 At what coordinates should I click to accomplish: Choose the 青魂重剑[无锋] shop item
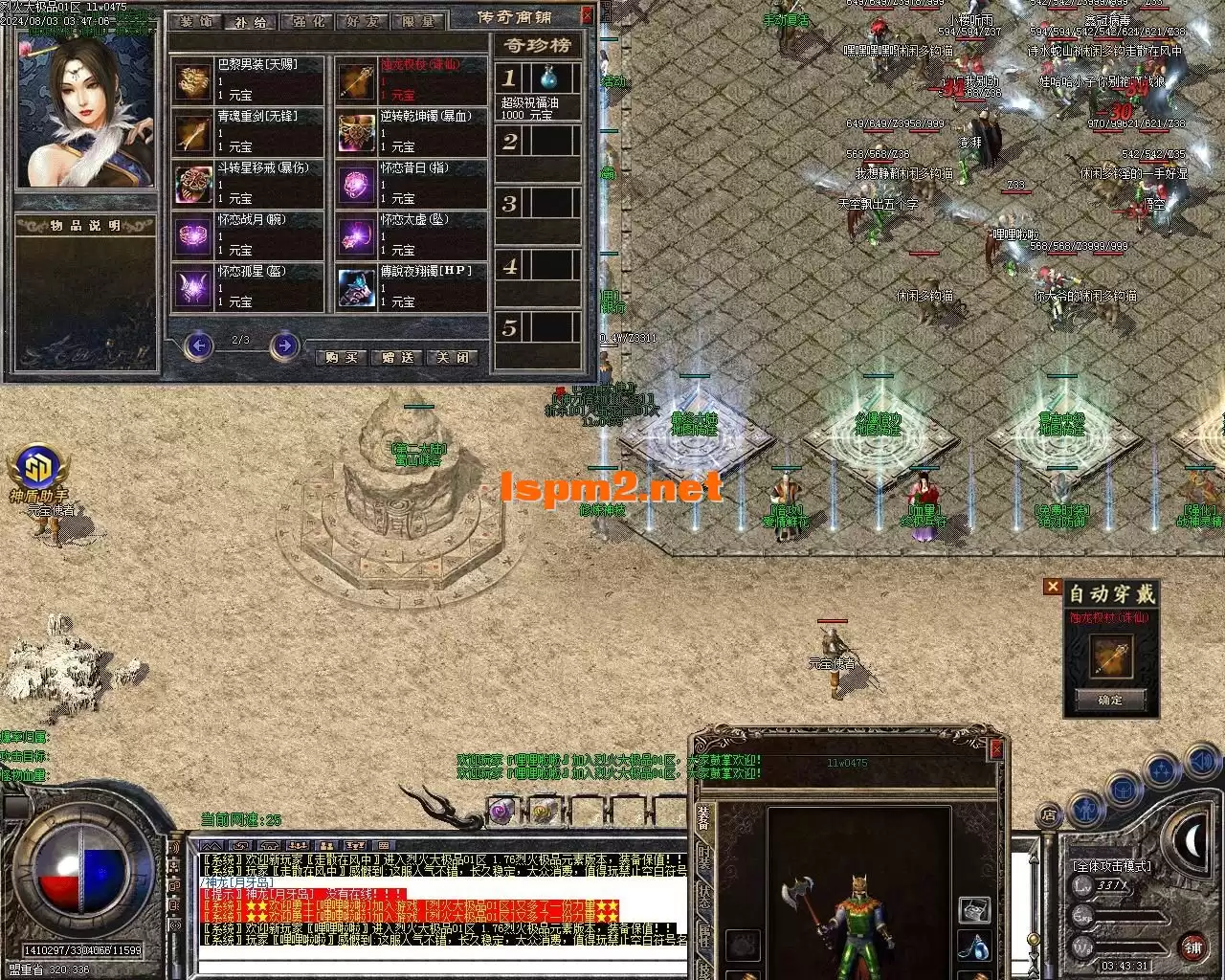point(249,132)
